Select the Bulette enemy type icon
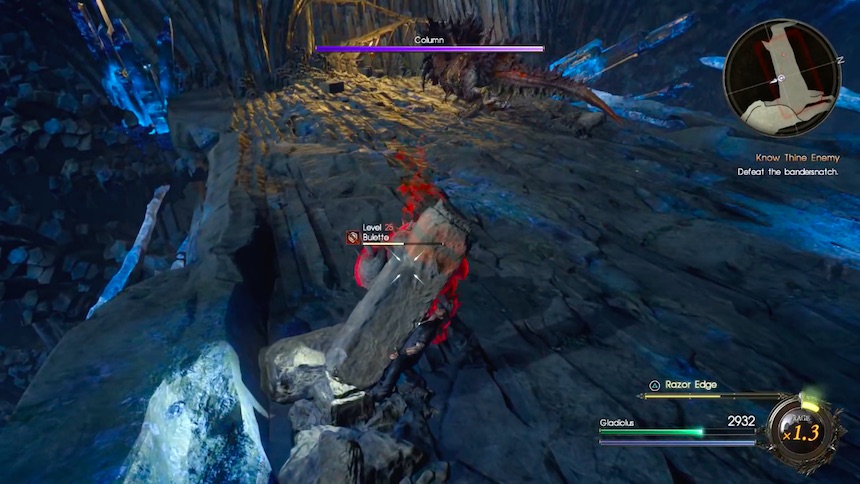This screenshot has width=860, height=484. click(353, 237)
